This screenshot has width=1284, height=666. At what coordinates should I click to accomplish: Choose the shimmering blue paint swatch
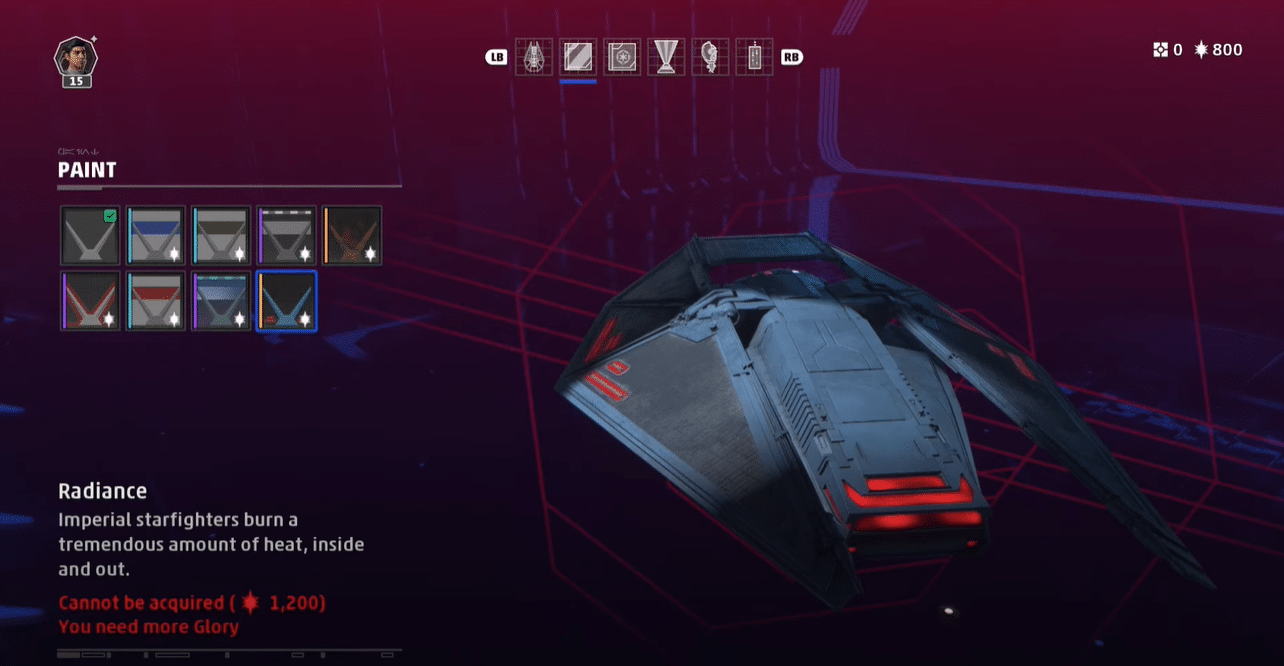coord(221,301)
